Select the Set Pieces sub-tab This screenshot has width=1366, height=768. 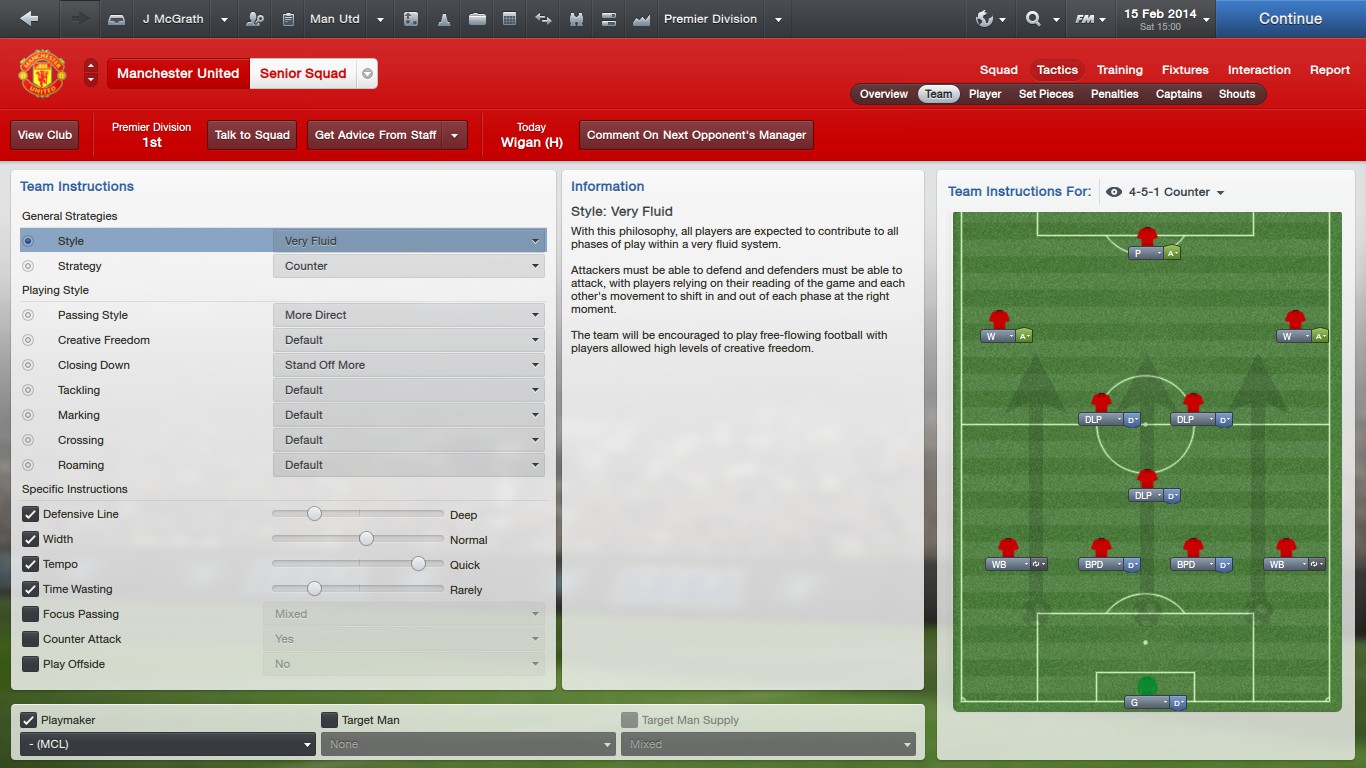(x=1046, y=94)
